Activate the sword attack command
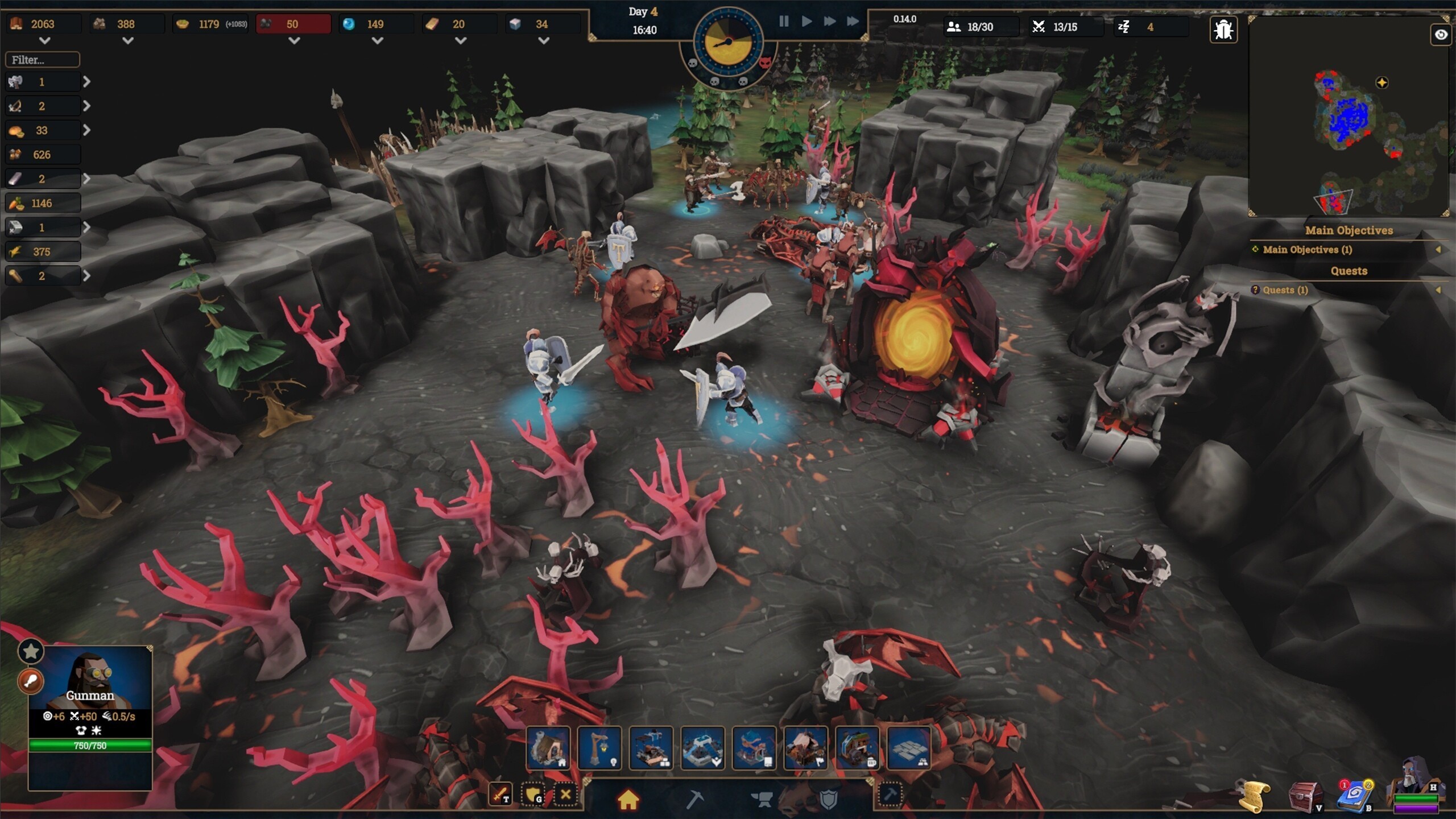The width and height of the screenshot is (1456, 819). click(x=500, y=794)
